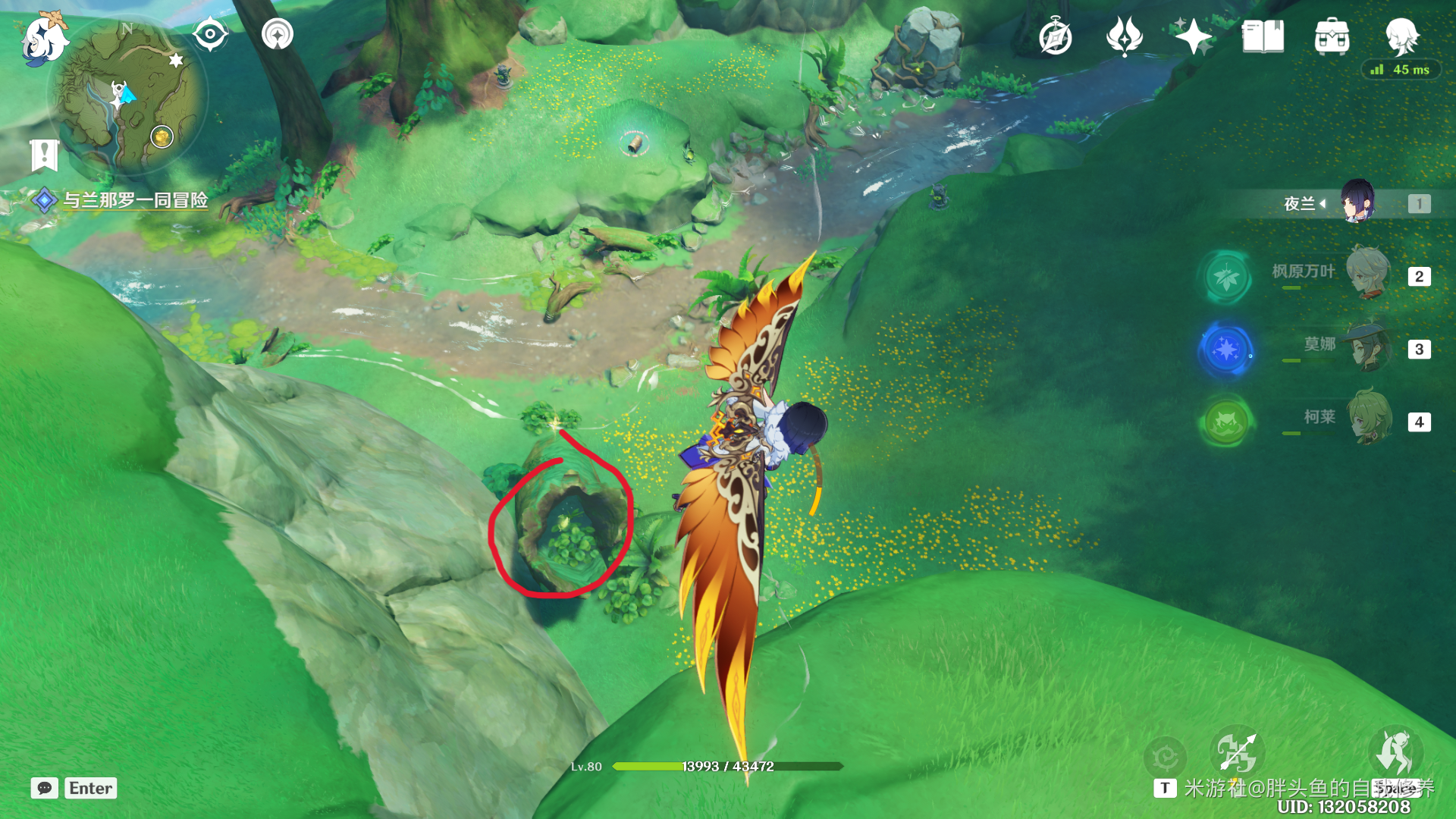Open the quest log exclamation bookmark

point(44,155)
